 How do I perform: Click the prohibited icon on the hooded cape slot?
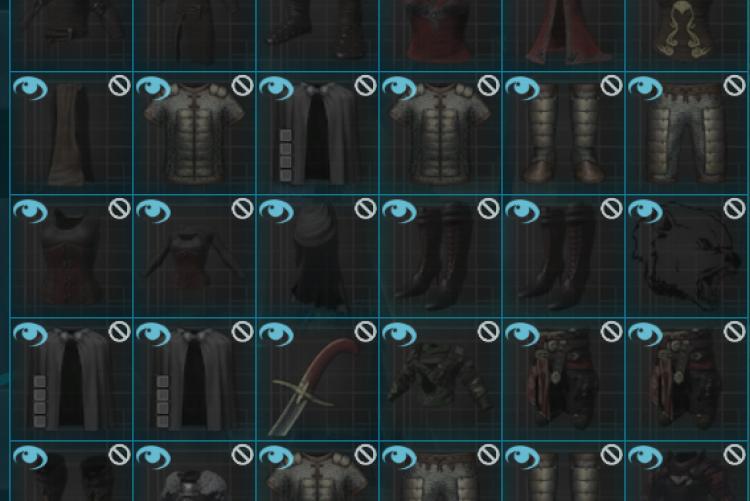click(365, 209)
